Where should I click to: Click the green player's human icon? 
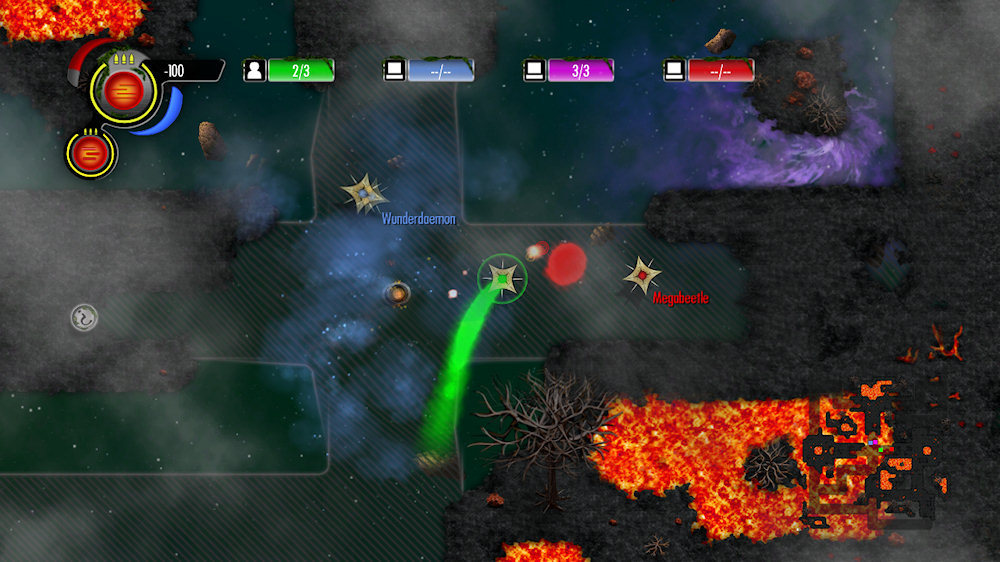[x=255, y=70]
